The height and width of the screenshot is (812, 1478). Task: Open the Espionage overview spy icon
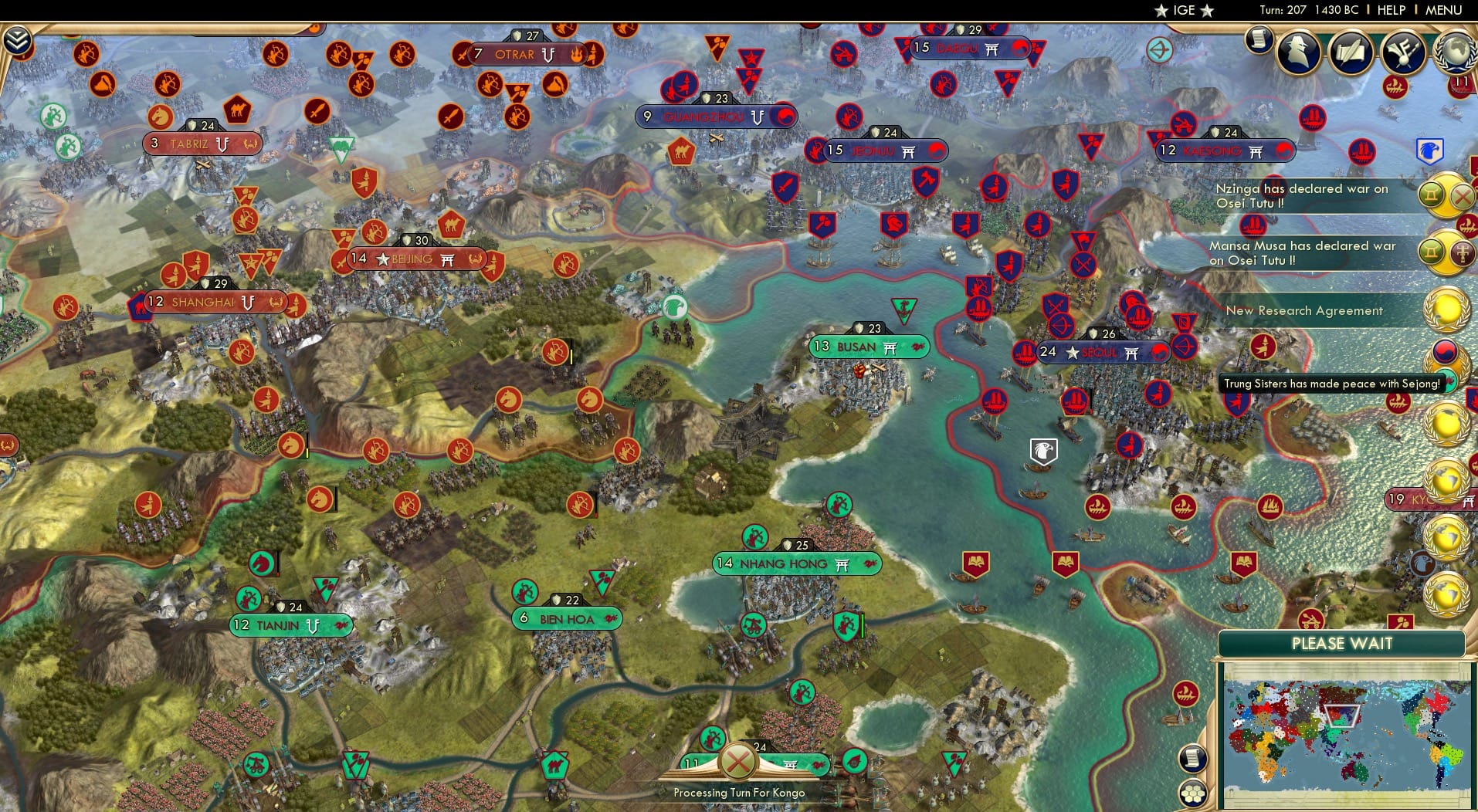tap(1297, 51)
